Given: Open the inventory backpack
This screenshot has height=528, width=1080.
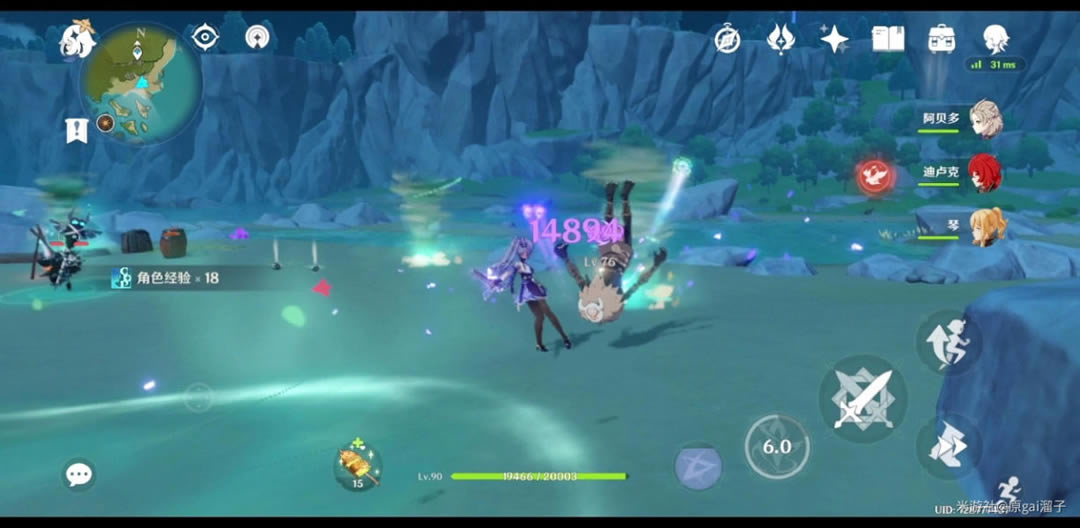Looking at the screenshot, I should pos(941,39).
